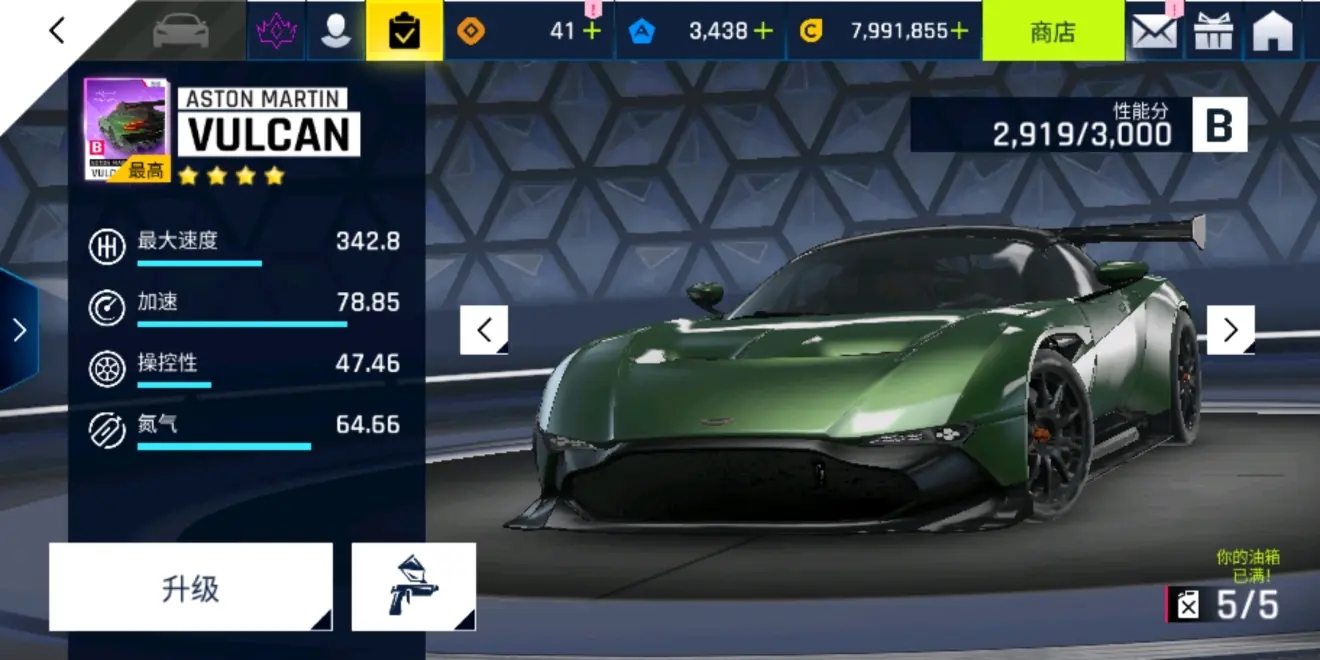Open the paint spray gun customization
1320x660 pixels.
click(x=413, y=587)
